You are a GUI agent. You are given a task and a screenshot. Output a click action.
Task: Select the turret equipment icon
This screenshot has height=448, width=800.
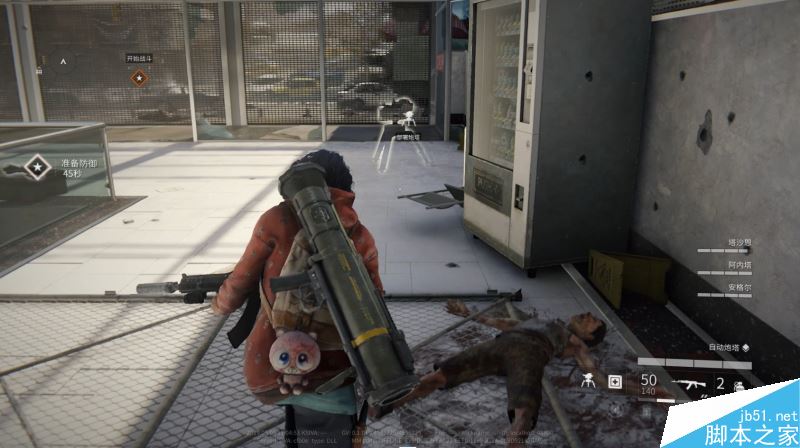(587, 380)
